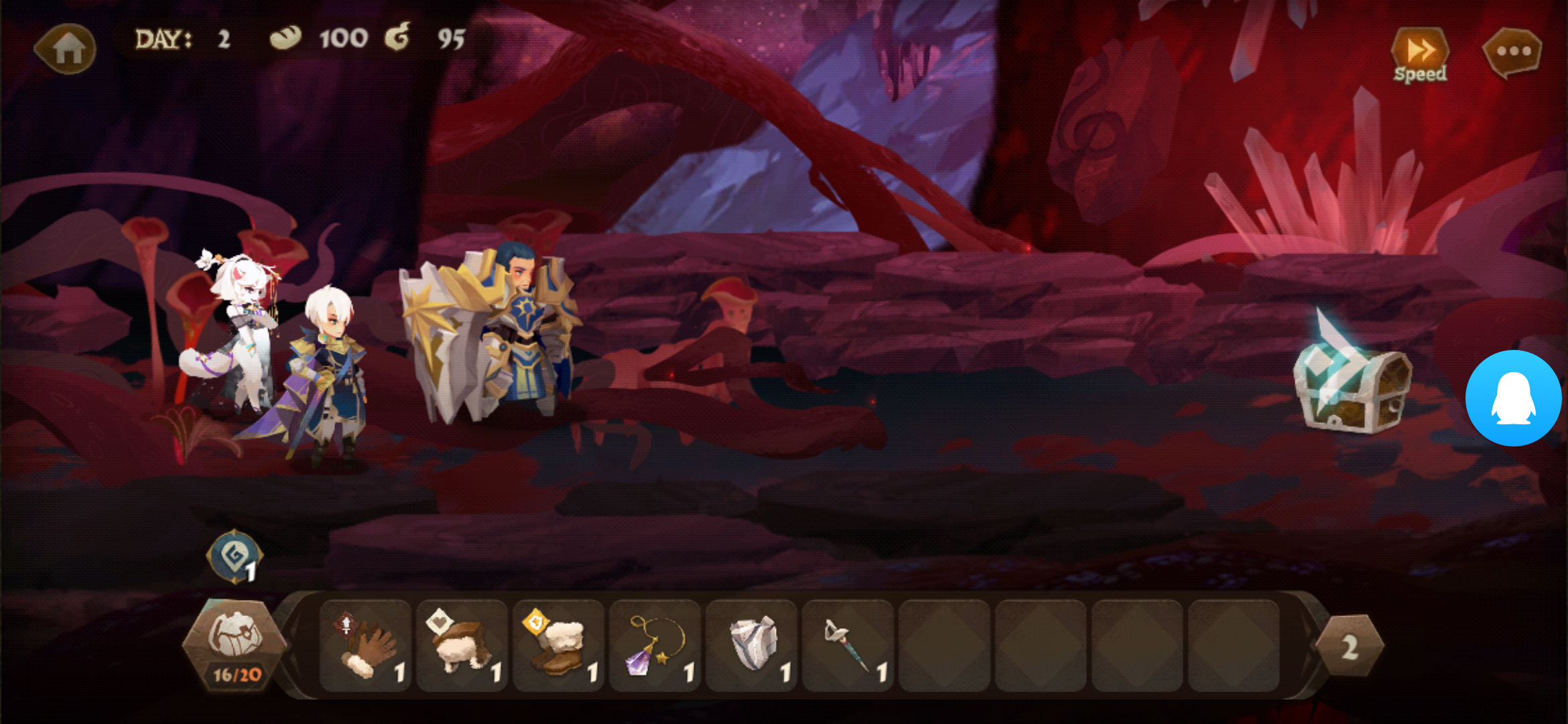Image resolution: width=1568 pixels, height=724 pixels.
Task: Open the chat bubble menu
Action: click(x=1512, y=52)
